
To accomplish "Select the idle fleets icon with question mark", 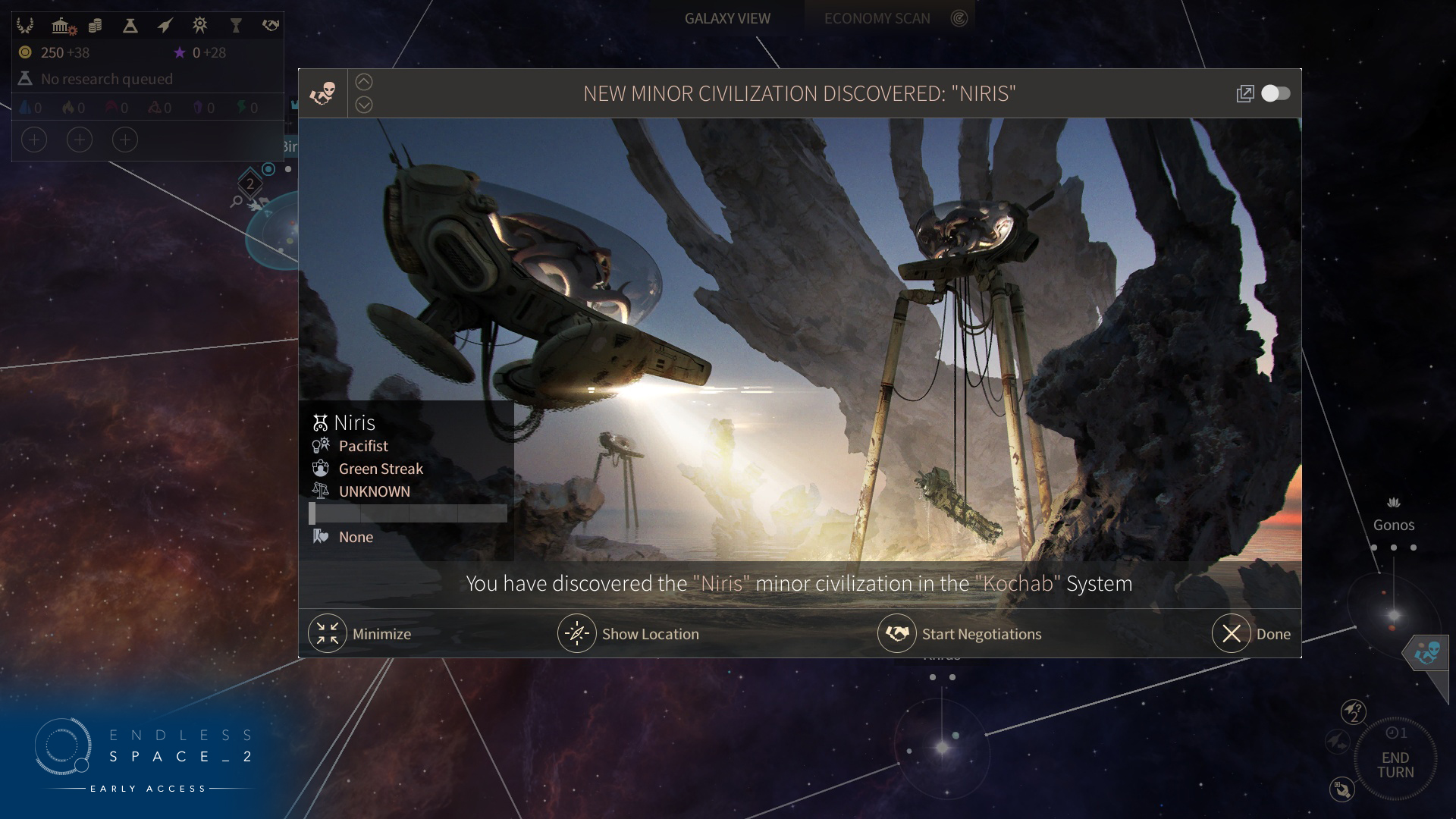I will click(x=1354, y=711).
